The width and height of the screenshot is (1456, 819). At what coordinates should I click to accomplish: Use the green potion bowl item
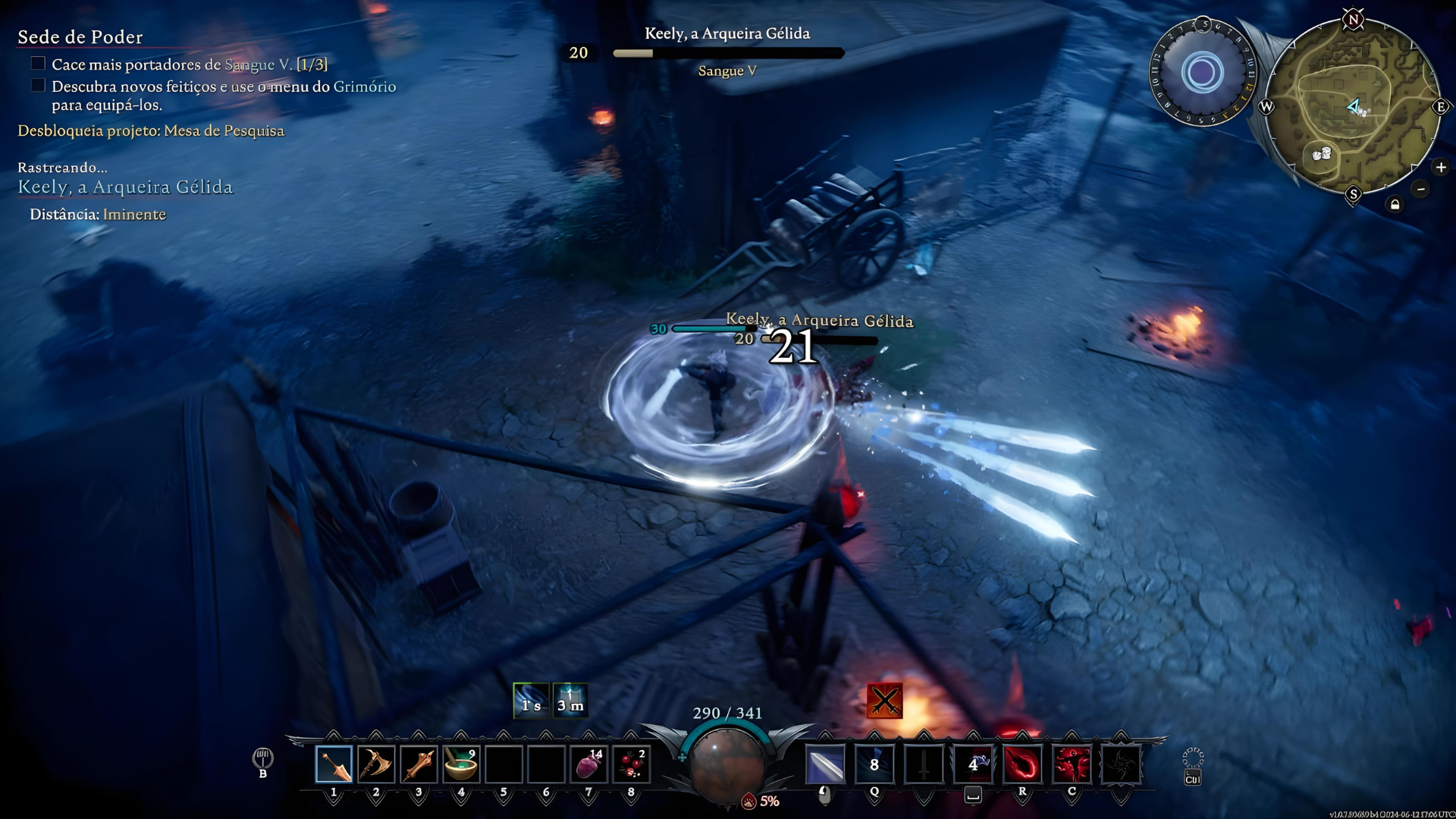point(461,764)
